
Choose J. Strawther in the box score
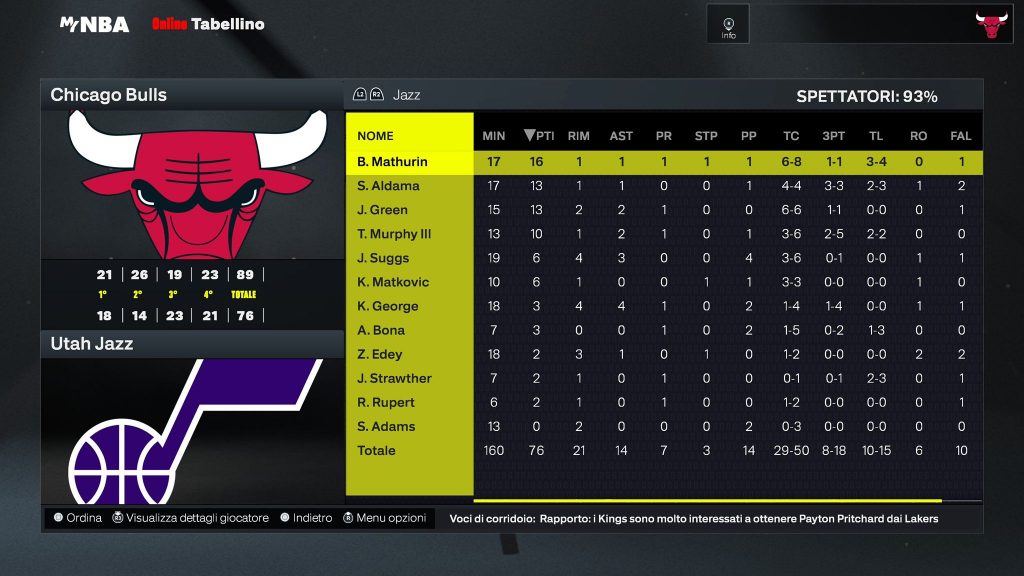pyautogui.click(x=394, y=378)
